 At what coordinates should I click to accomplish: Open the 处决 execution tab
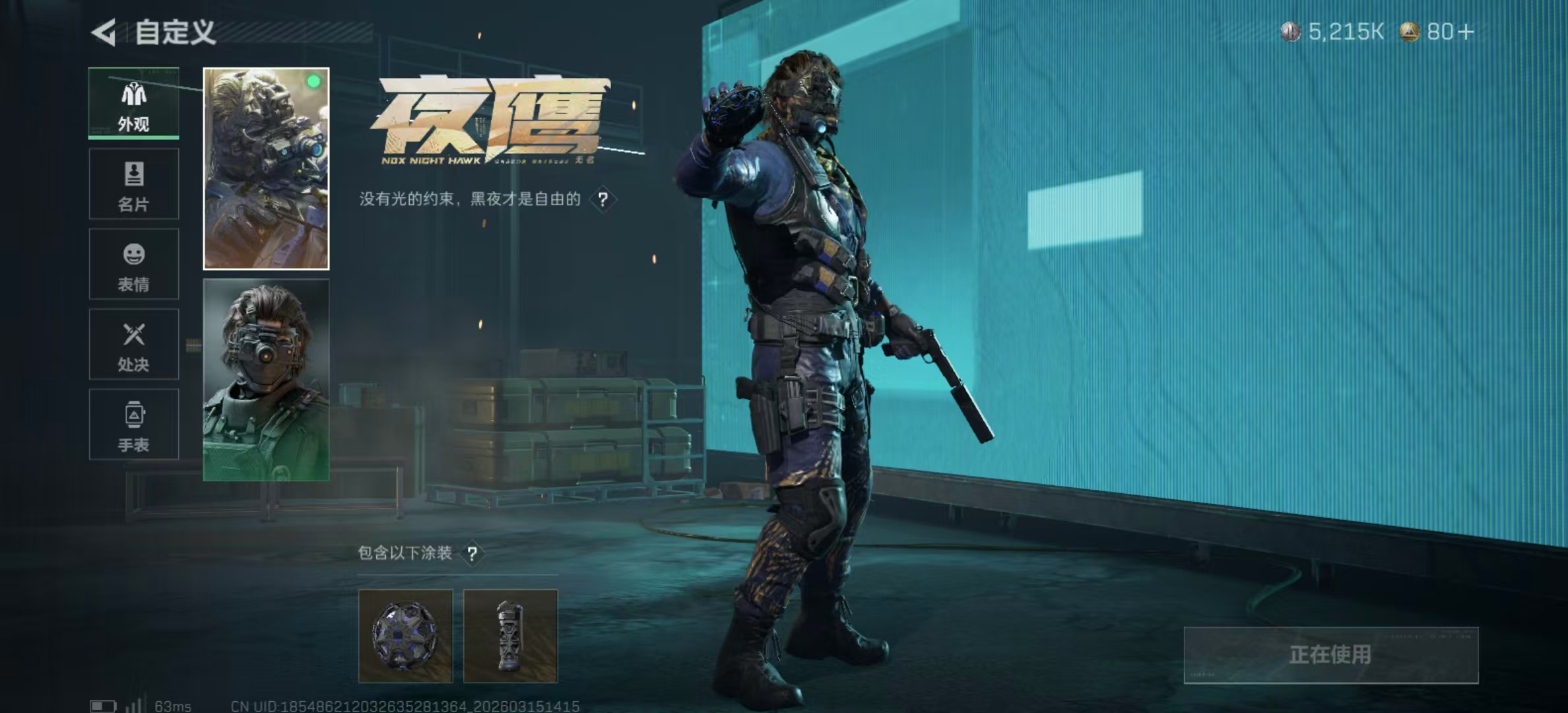pyautogui.click(x=134, y=345)
